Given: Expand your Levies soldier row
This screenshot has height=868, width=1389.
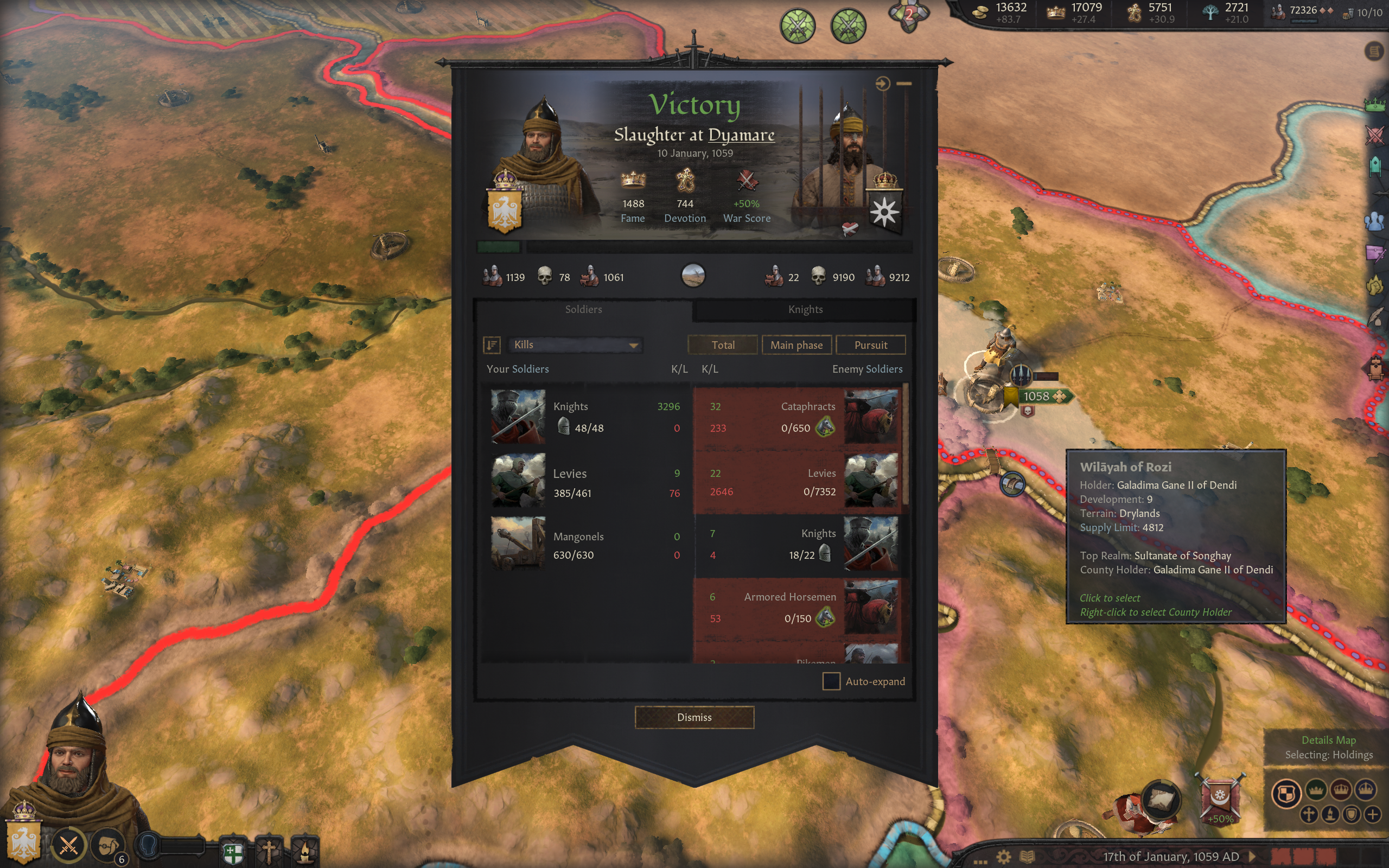Looking at the screenshot, I should (585, 481).
